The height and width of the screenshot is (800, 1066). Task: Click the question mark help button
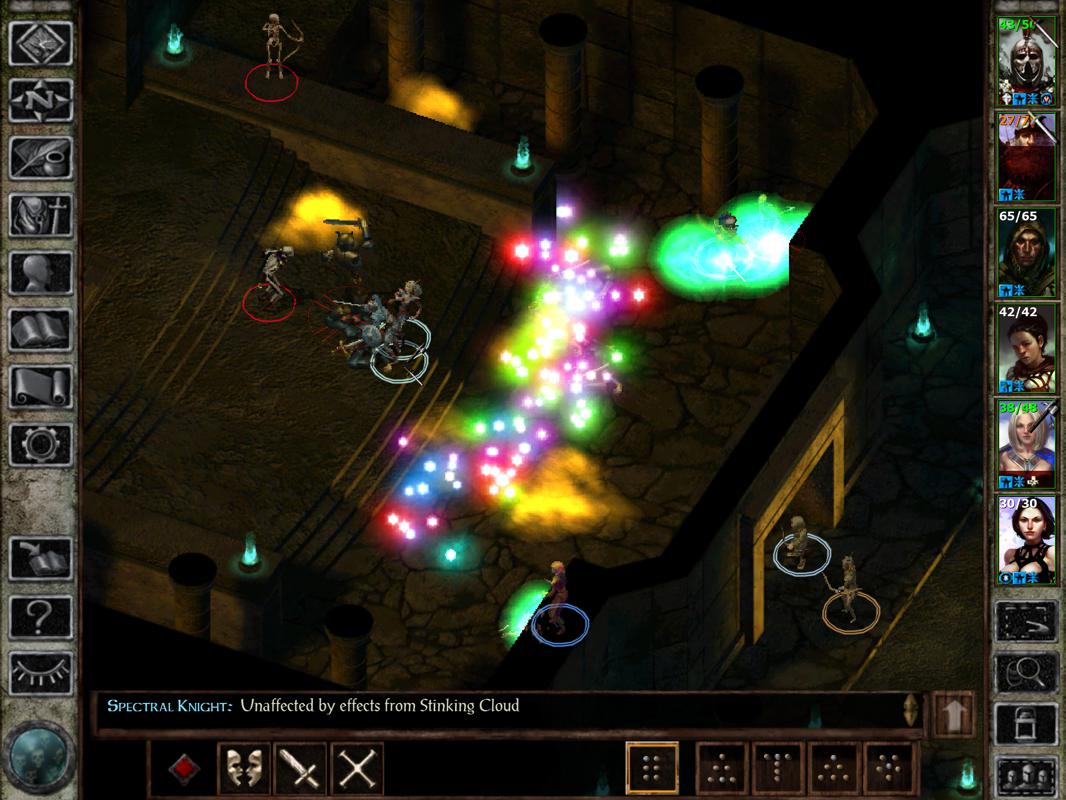tap(41, 617)
